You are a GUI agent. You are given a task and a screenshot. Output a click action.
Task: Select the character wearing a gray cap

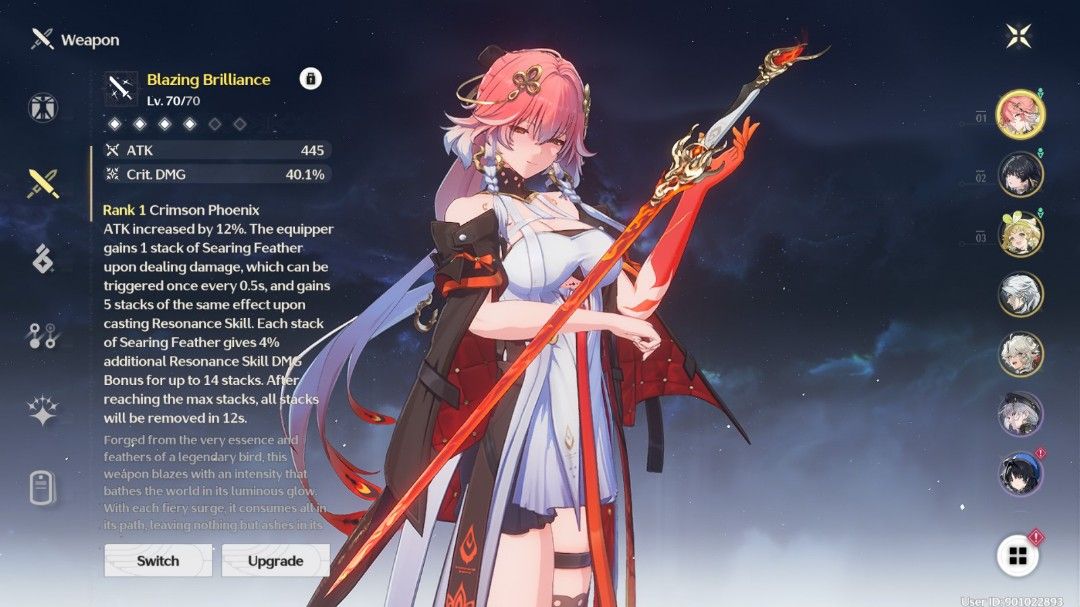1020,414
